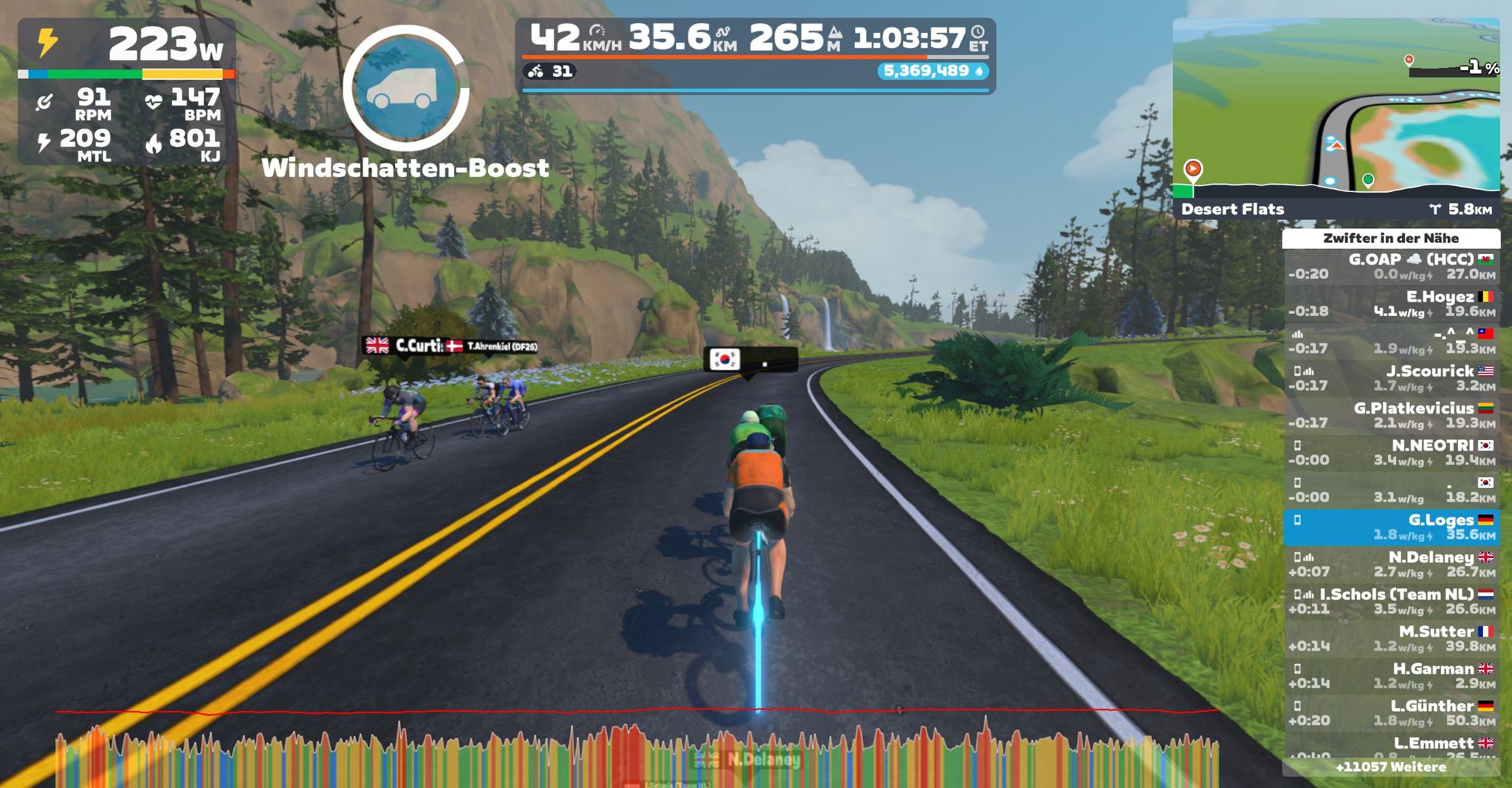This screenshot has width=1512, height=788.
Task: Click the highlighted G.Loges row
Action: click(1392, 527)
